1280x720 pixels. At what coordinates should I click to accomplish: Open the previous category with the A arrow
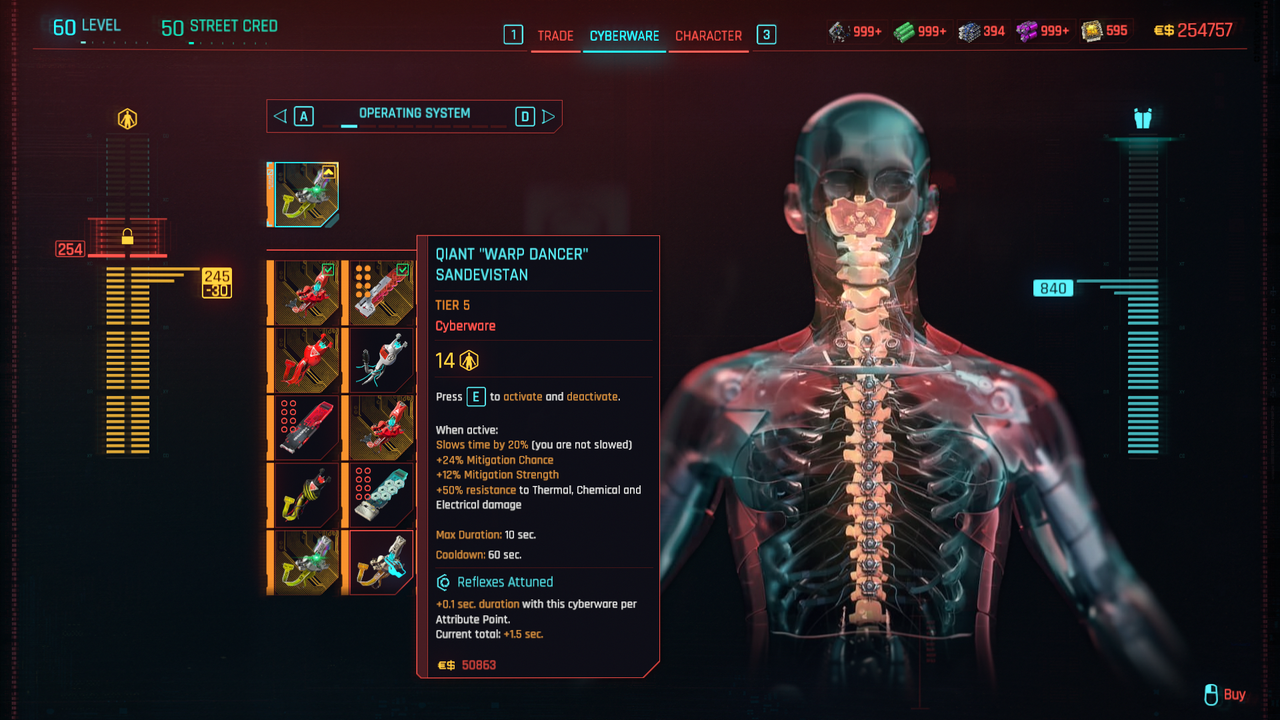click(x=279, y=115)
